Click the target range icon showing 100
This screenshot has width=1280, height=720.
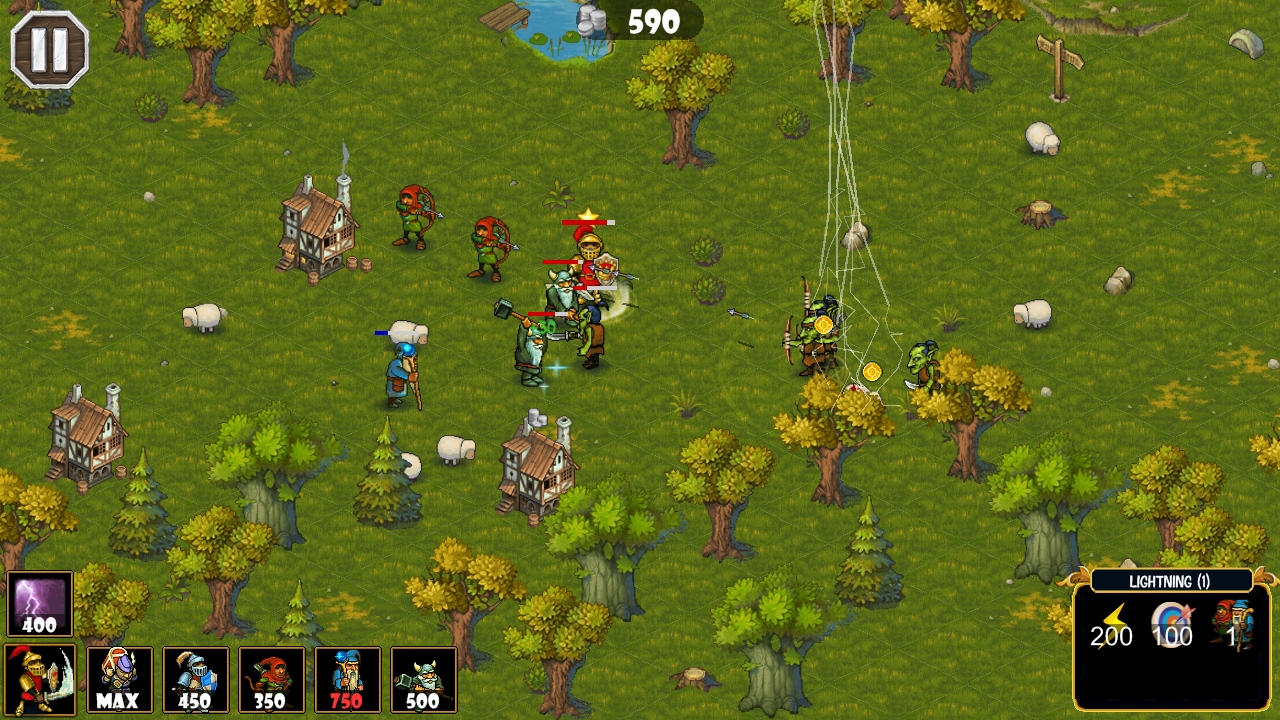[x=1170, y=627]
